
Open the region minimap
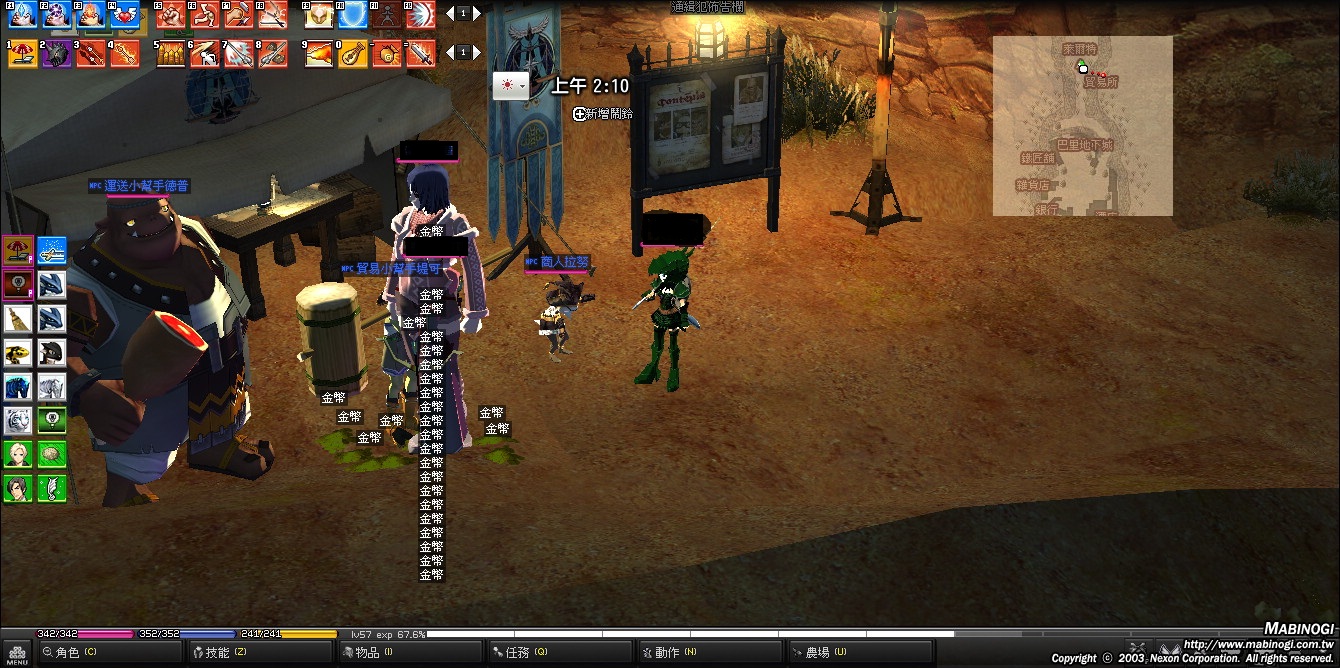1082,126
